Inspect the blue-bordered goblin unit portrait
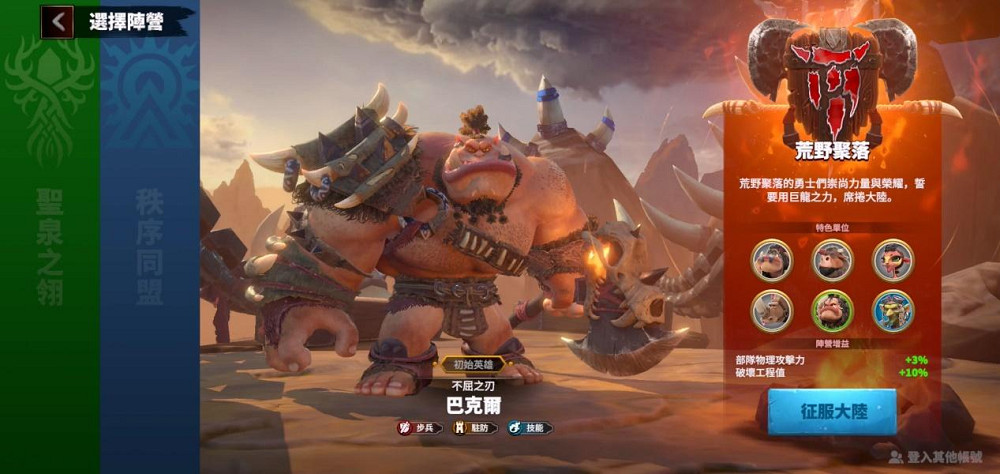Viewport: 1000px width, 474px height. 892,311
